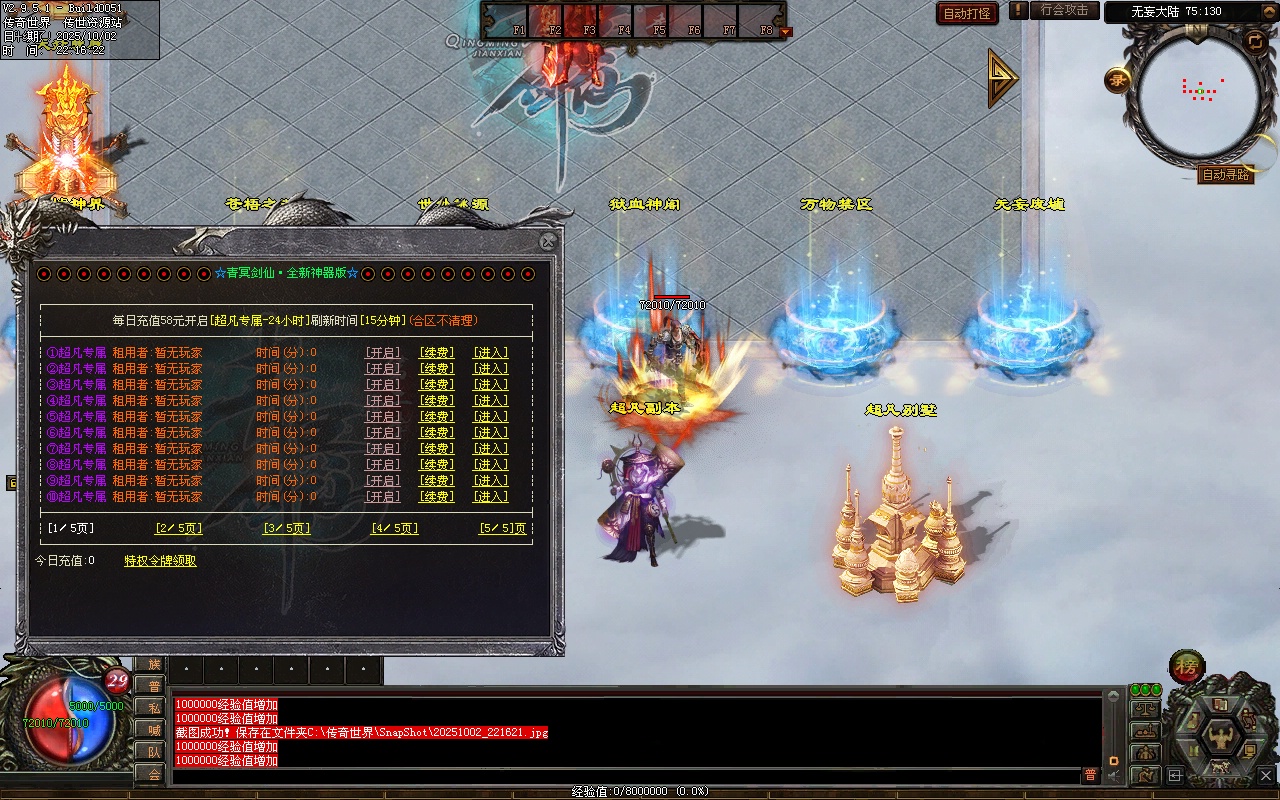
Task: Click 进入 for the ⑩超凡专属 row
Action: [x=490, y=497]
